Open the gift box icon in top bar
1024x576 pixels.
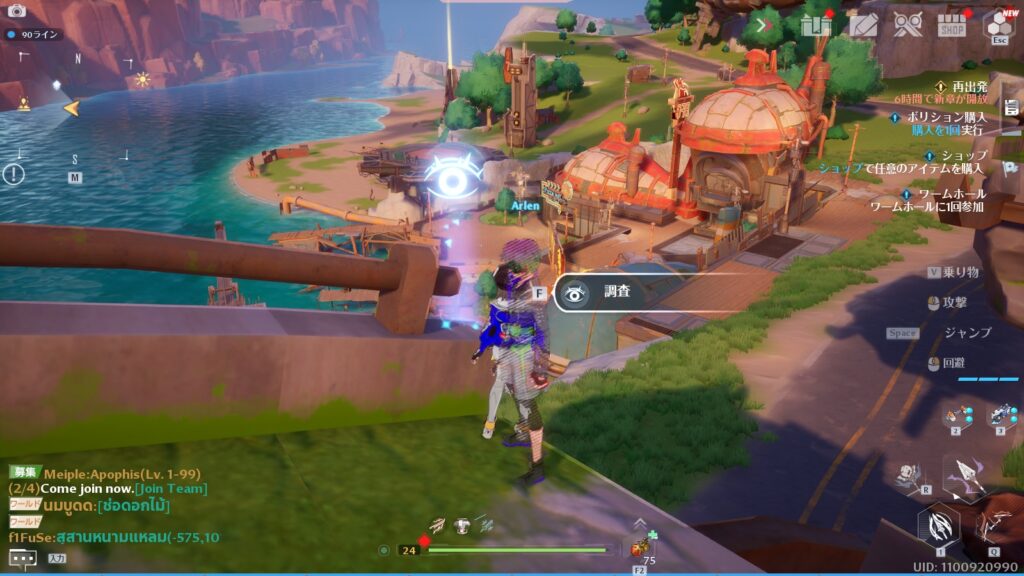tap(816, 24)
